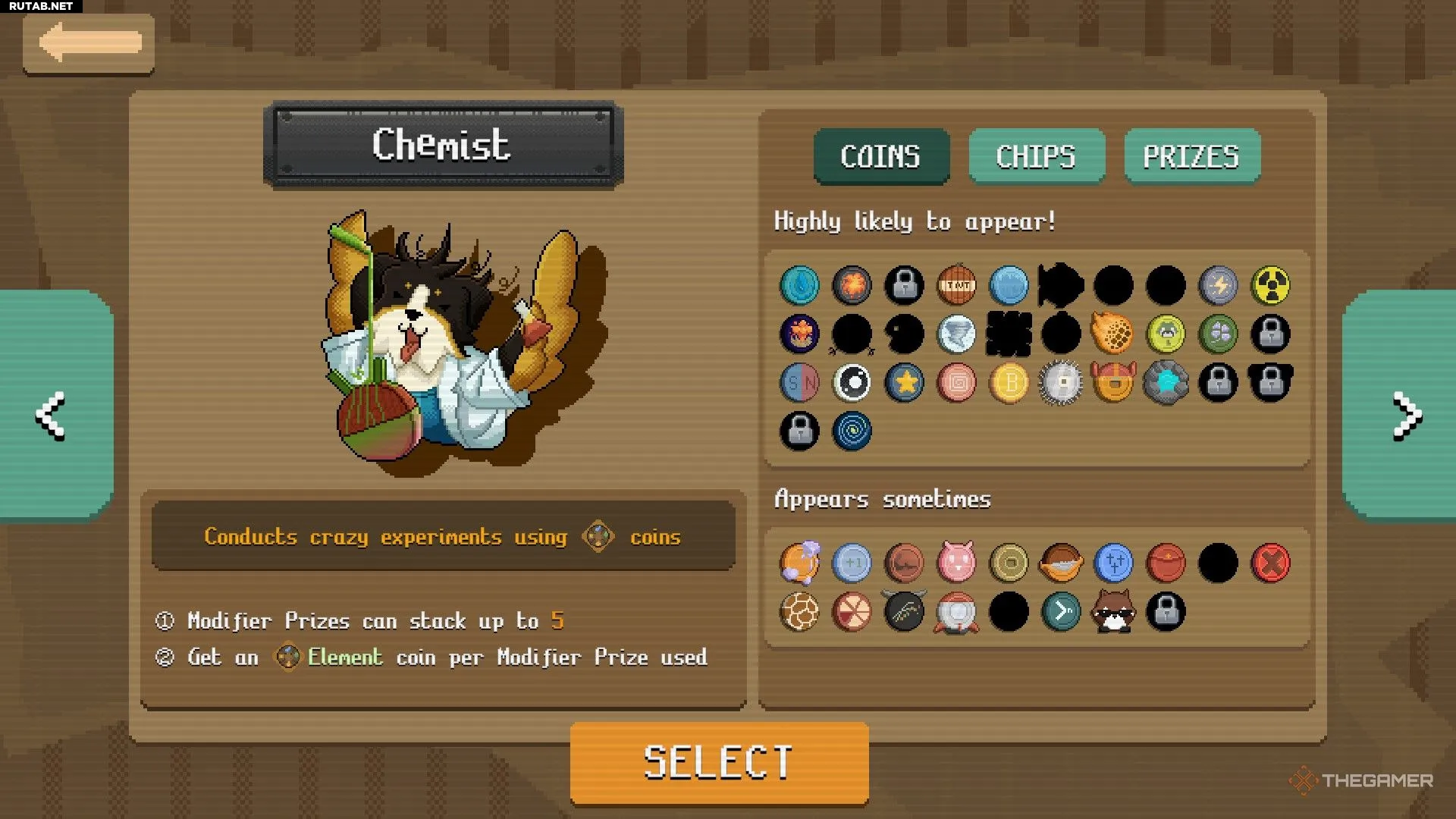Viewport: 1456px width, 819px height.
Task: View the water droplet coin
Action: click(799, 285)
